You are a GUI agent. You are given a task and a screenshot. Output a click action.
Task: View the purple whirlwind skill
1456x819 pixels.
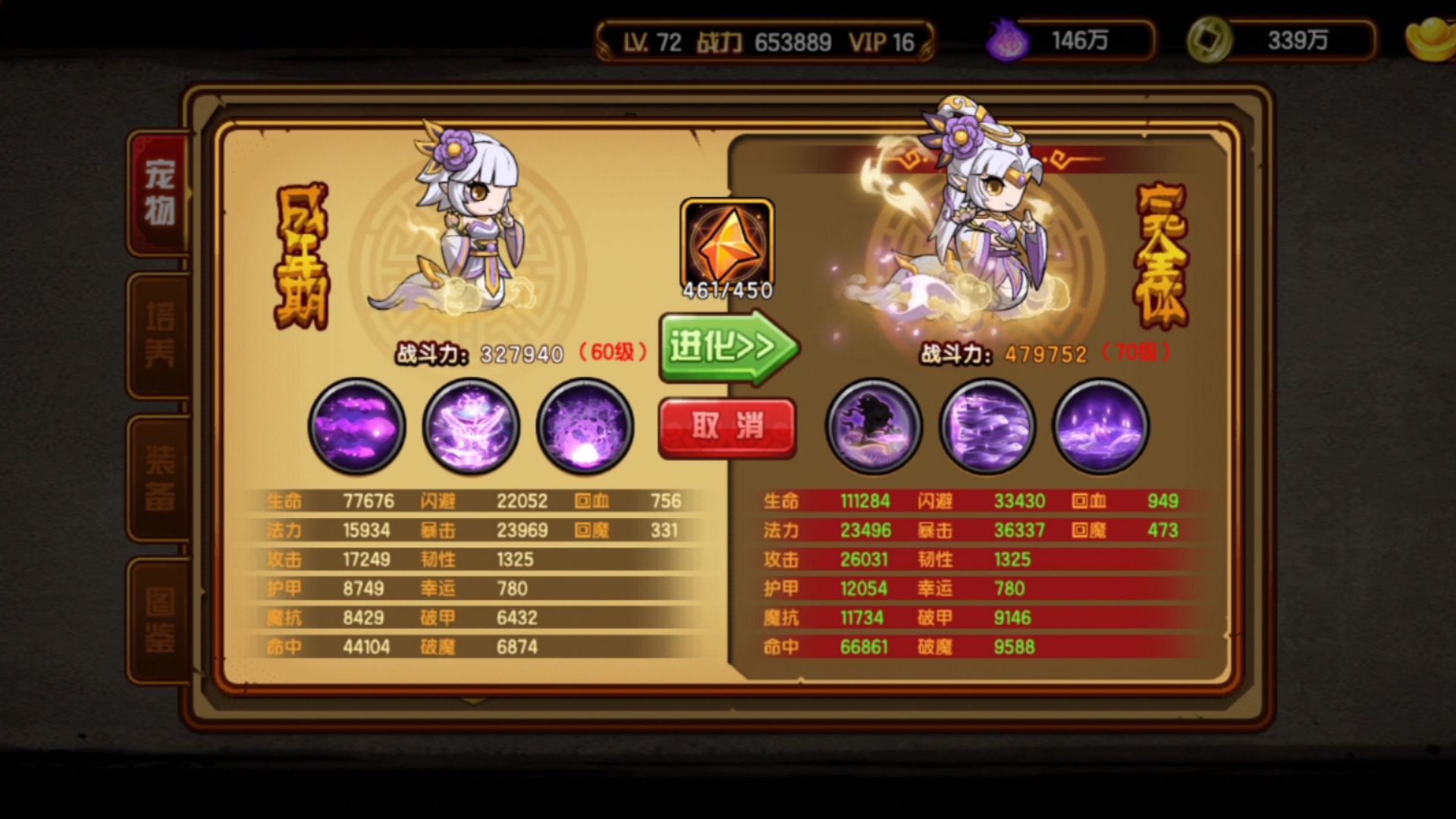(987, 426)
